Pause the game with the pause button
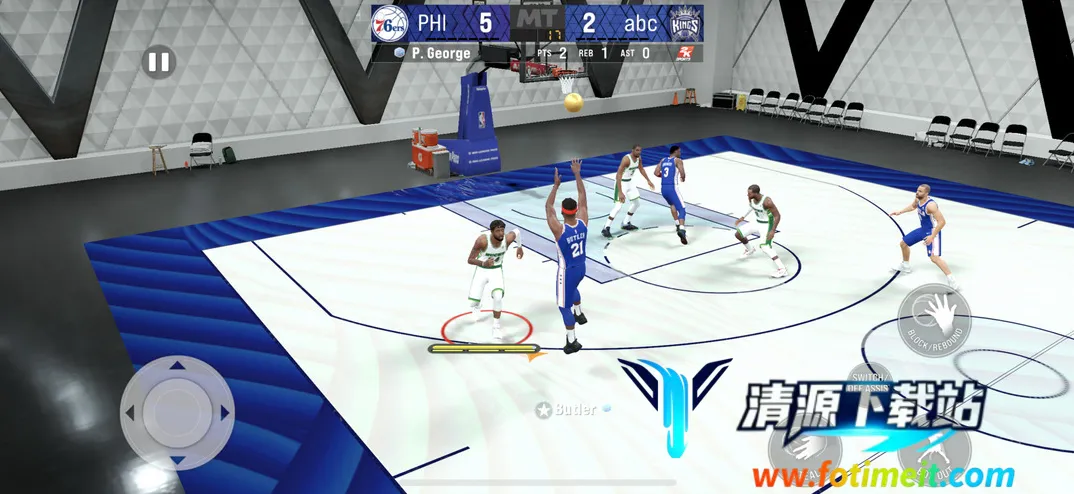The height and width of the screenshot is (494, 1074). pos(158,63)
